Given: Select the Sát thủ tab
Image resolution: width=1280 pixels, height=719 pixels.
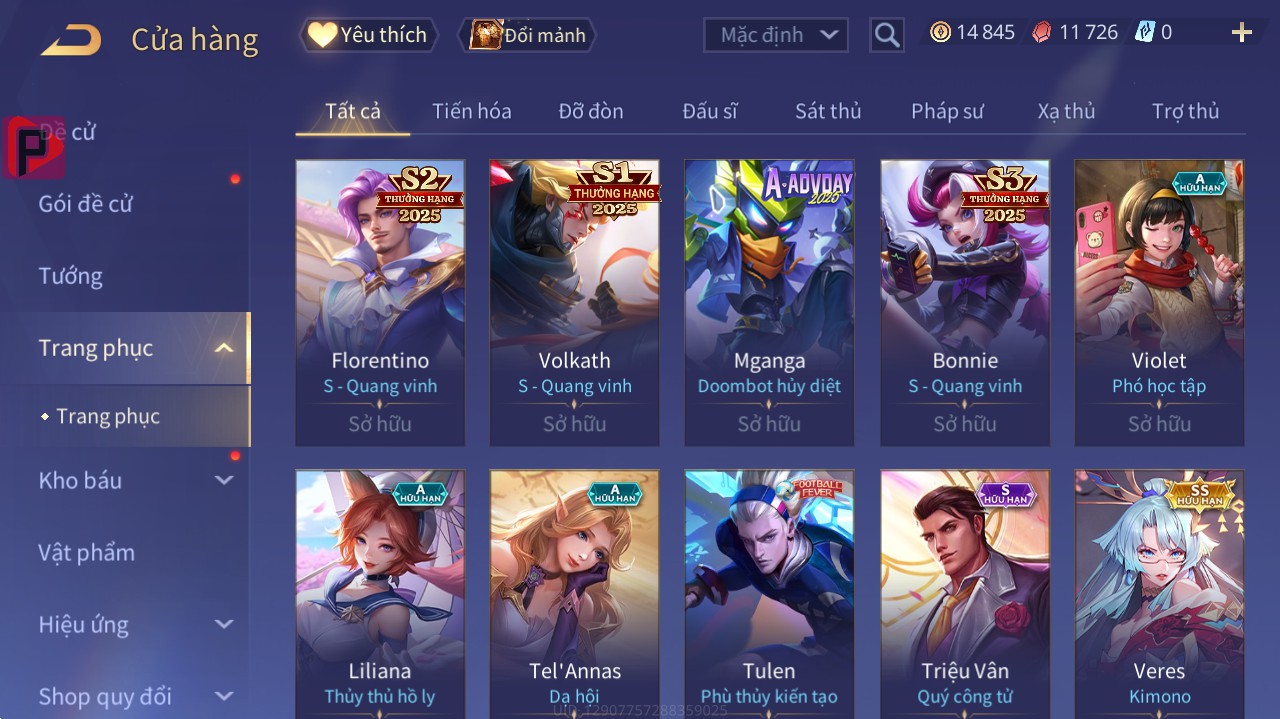Looking at the screenshot, I should [x=828, y=111].
